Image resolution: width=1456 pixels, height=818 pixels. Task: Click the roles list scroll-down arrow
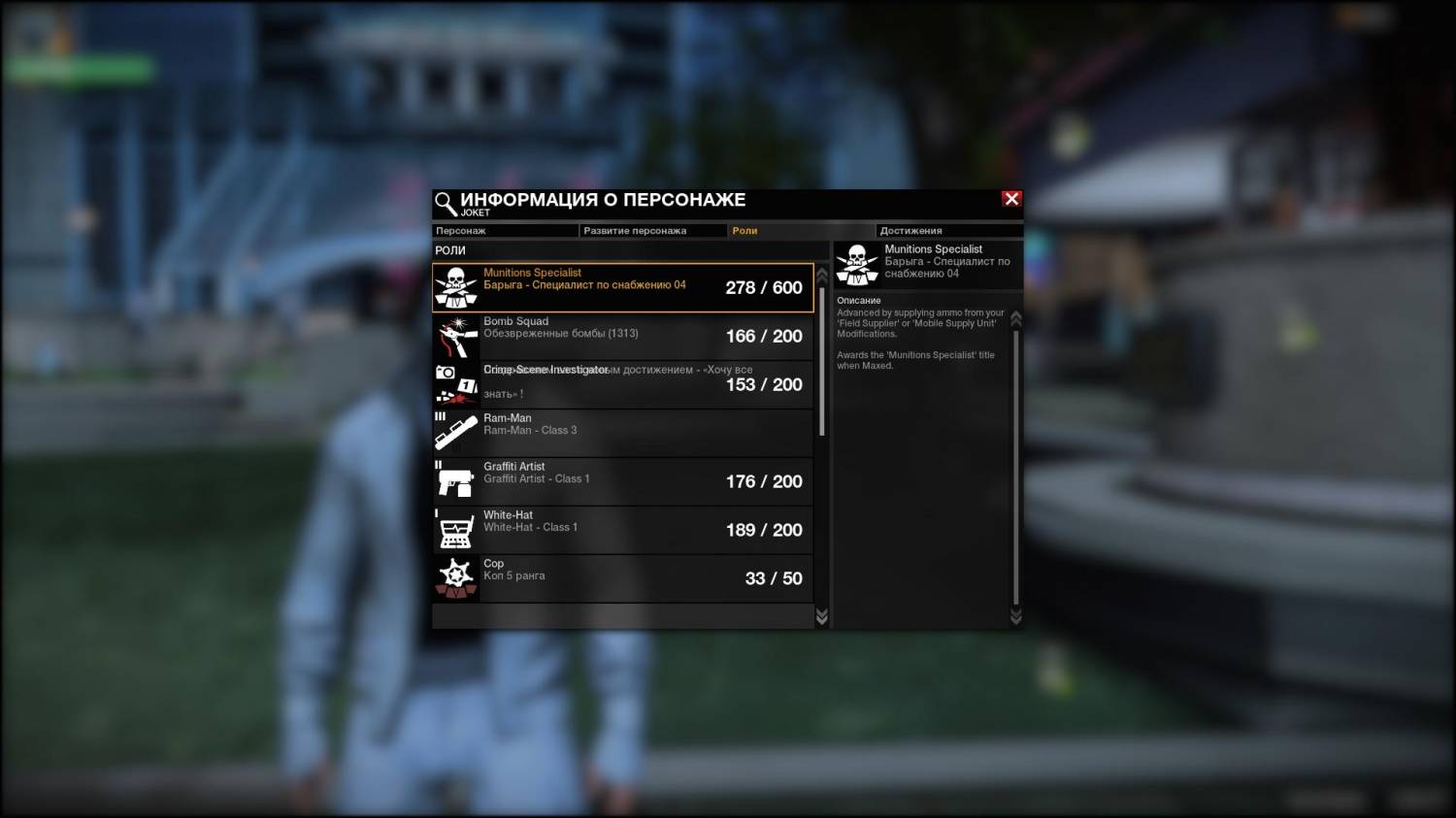click(822, 617)
